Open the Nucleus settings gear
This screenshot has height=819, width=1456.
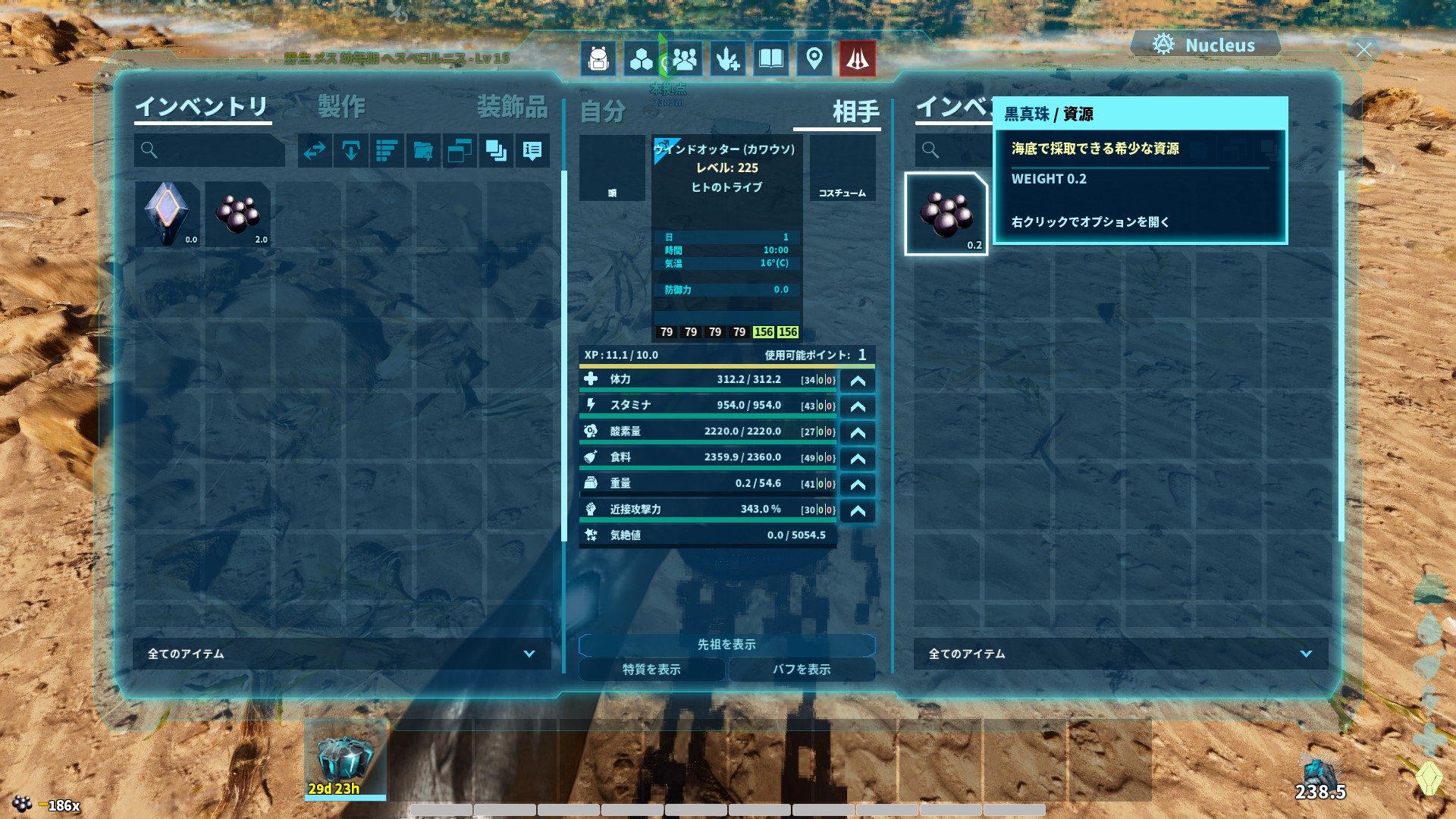pyautogui.click(x=1163, y=45)
